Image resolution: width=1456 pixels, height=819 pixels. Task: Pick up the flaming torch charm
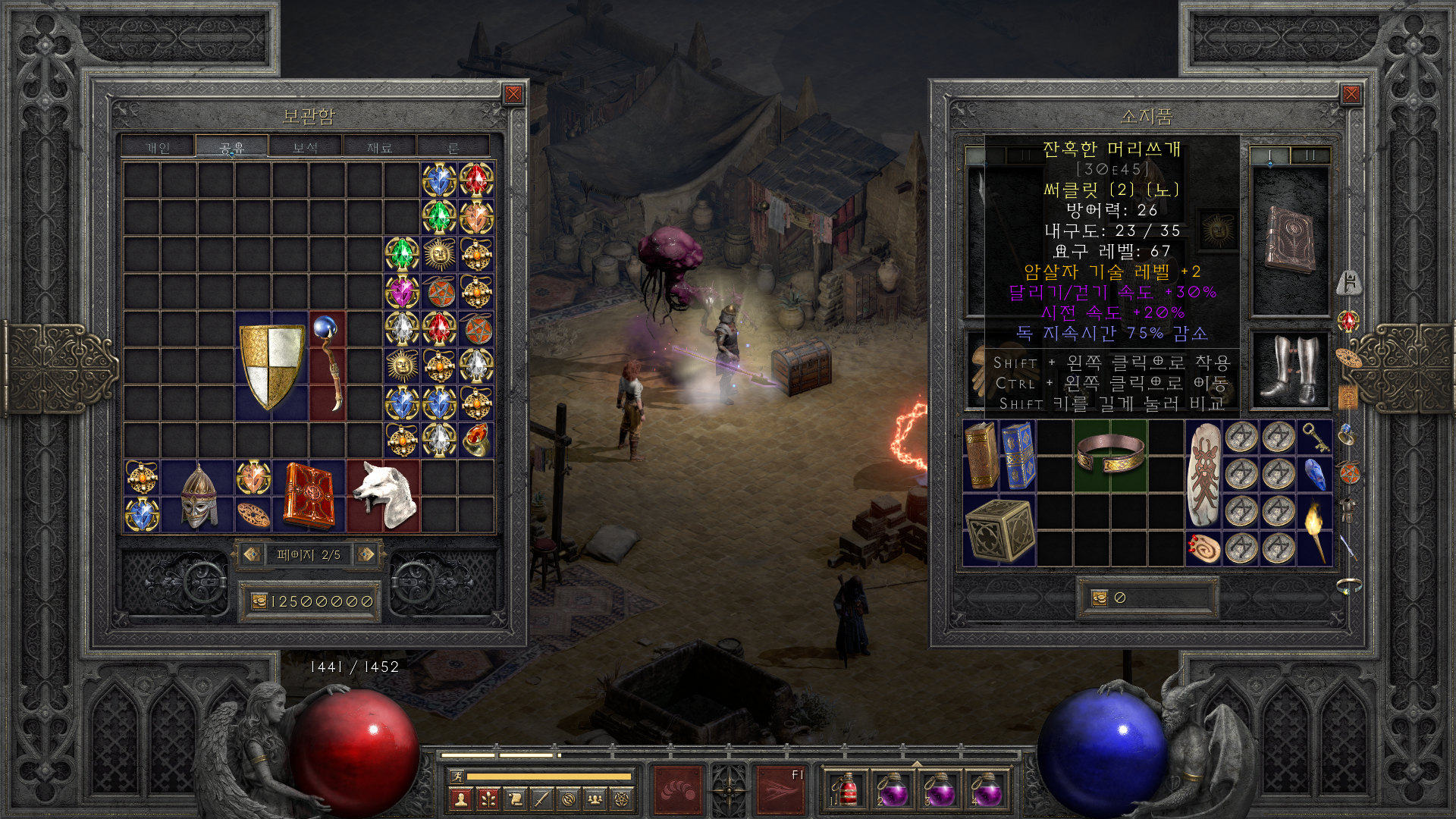(x=1314, y=530)
